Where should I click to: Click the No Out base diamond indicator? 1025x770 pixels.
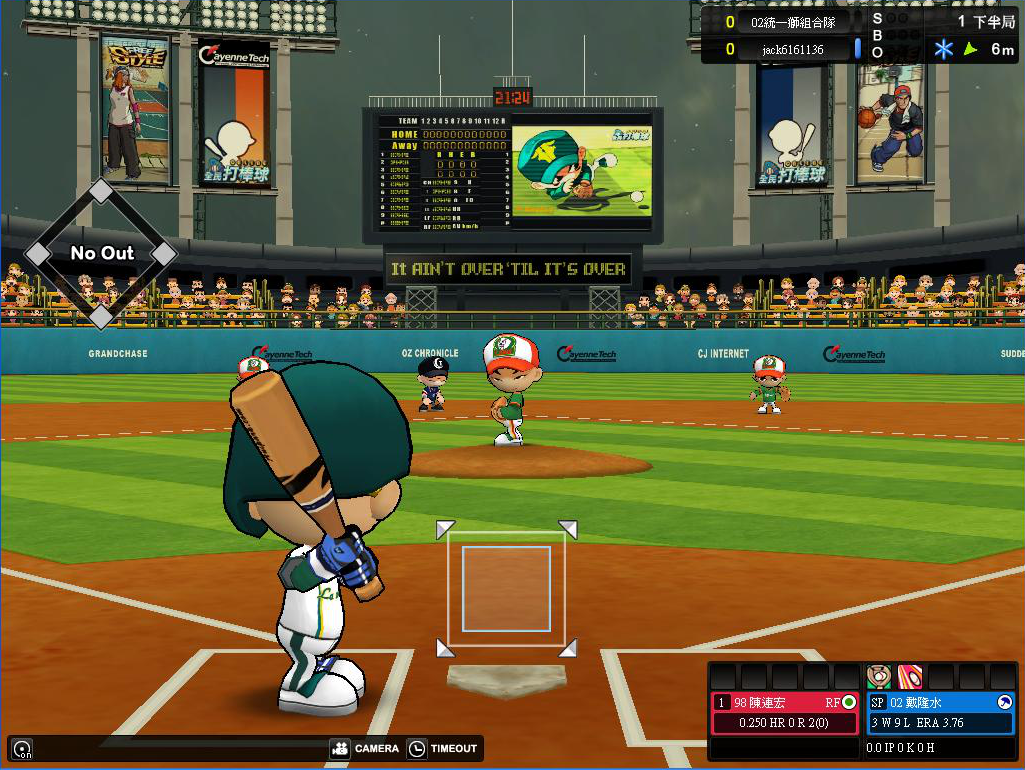click(101, 254)
